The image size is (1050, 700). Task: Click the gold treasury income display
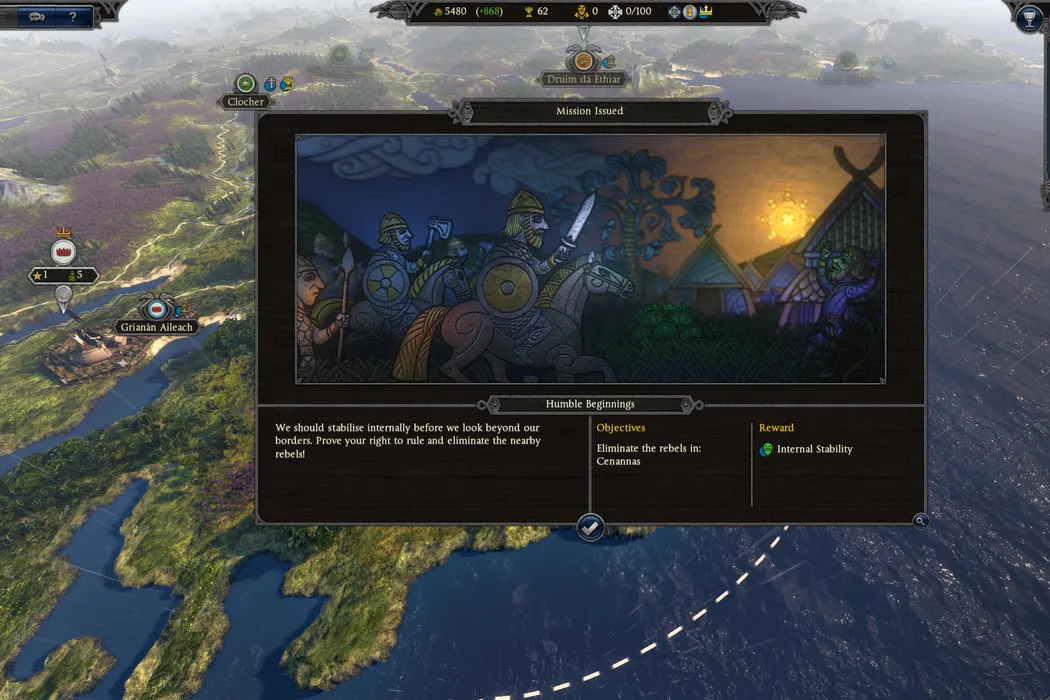469,11
